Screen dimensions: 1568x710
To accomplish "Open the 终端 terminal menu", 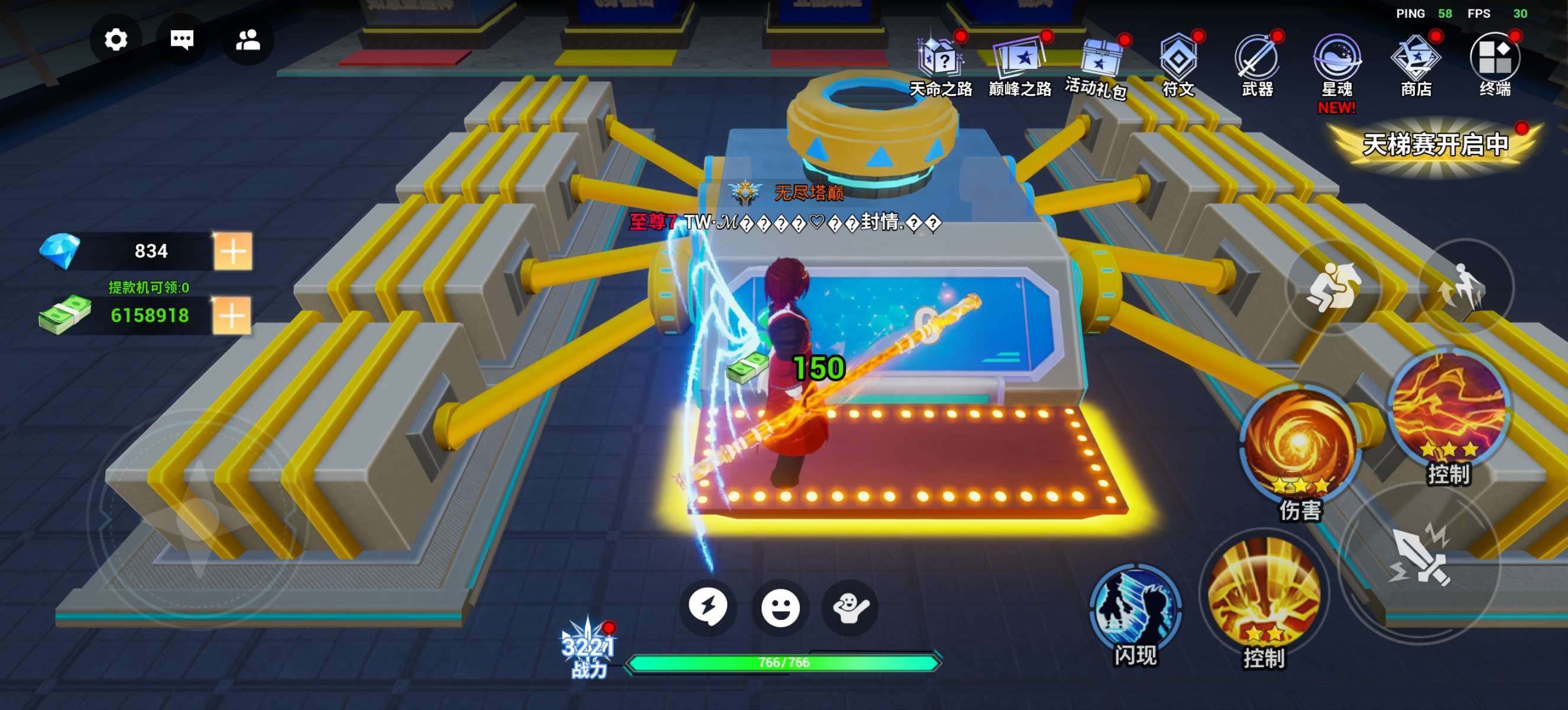I will [x=1495, y=61].
